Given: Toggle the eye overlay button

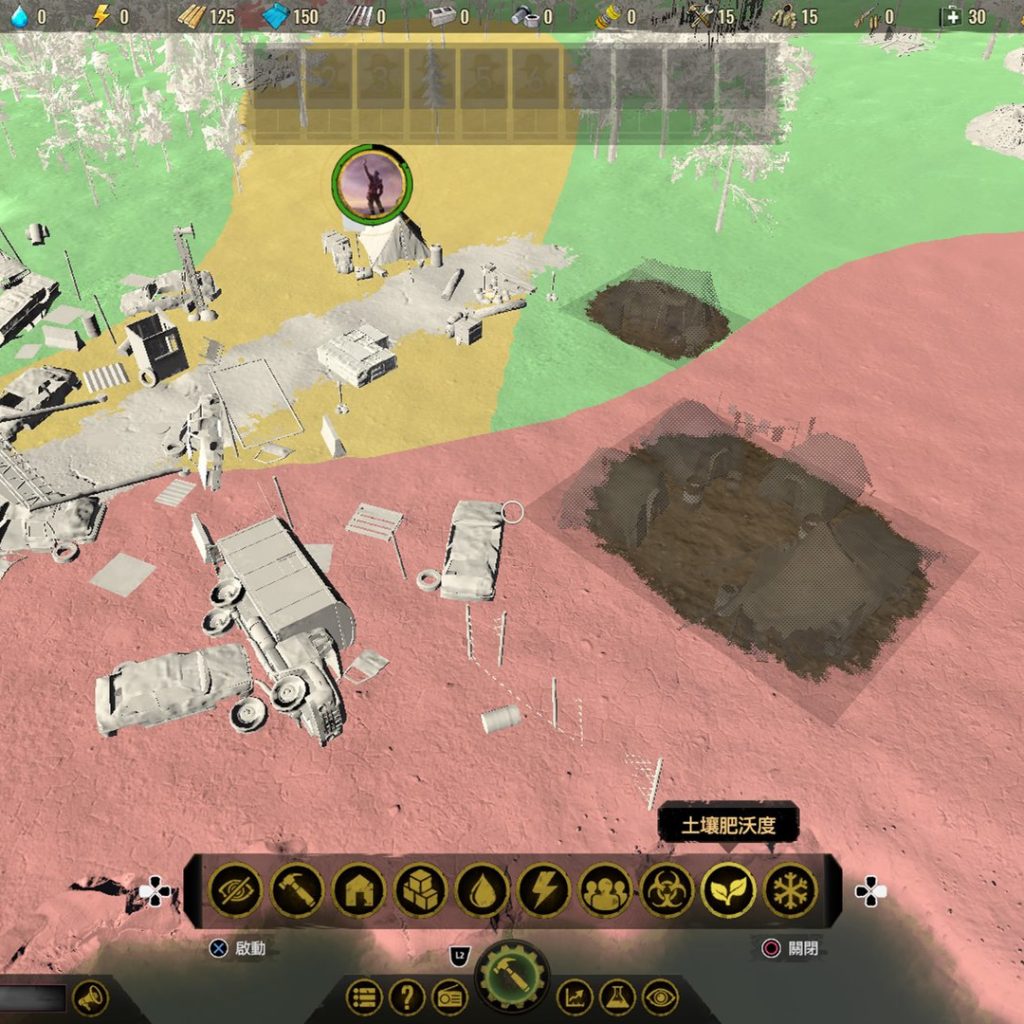Looking at the screenshot, I should pos(660,997).
